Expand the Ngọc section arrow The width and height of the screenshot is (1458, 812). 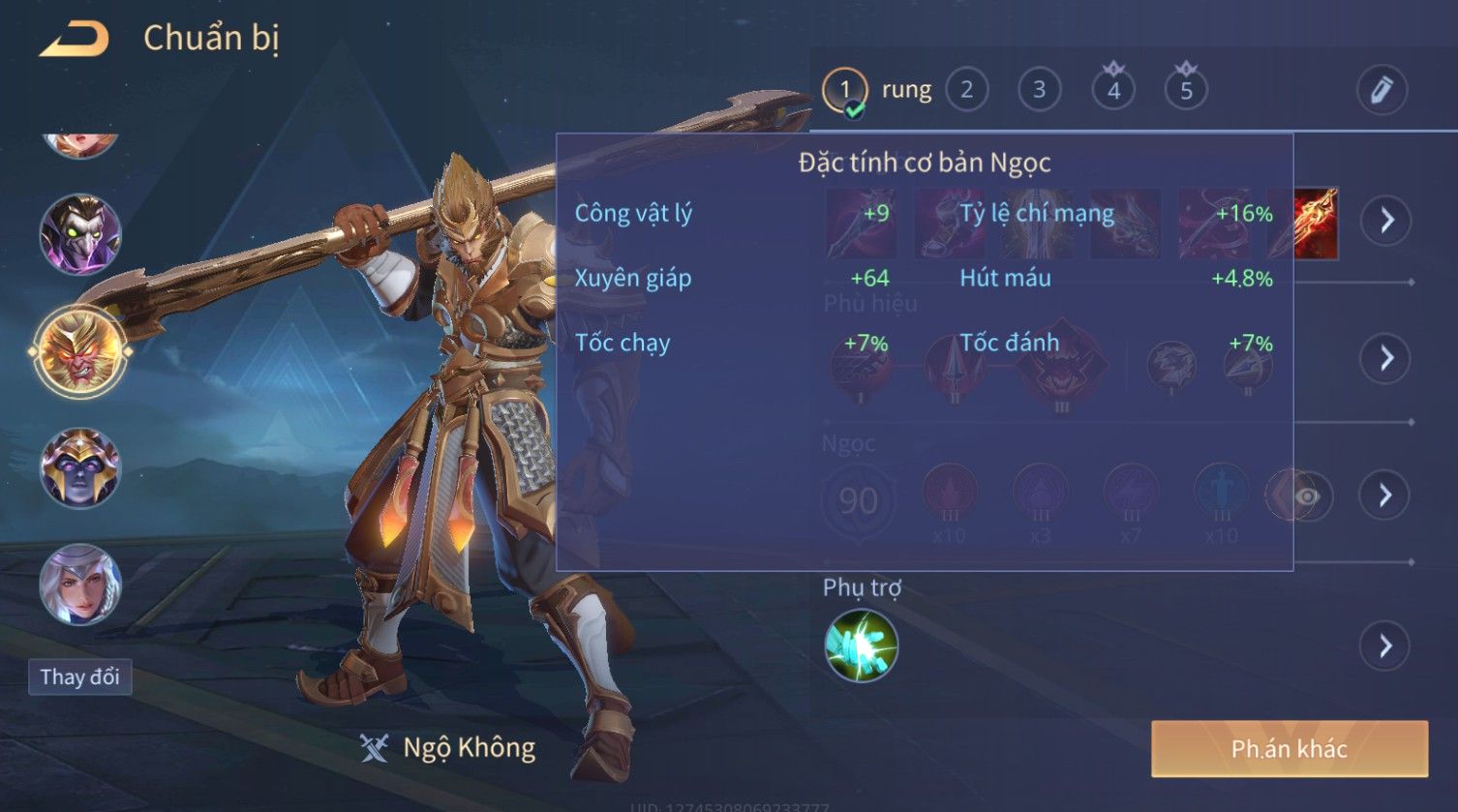coord(1386,496)
